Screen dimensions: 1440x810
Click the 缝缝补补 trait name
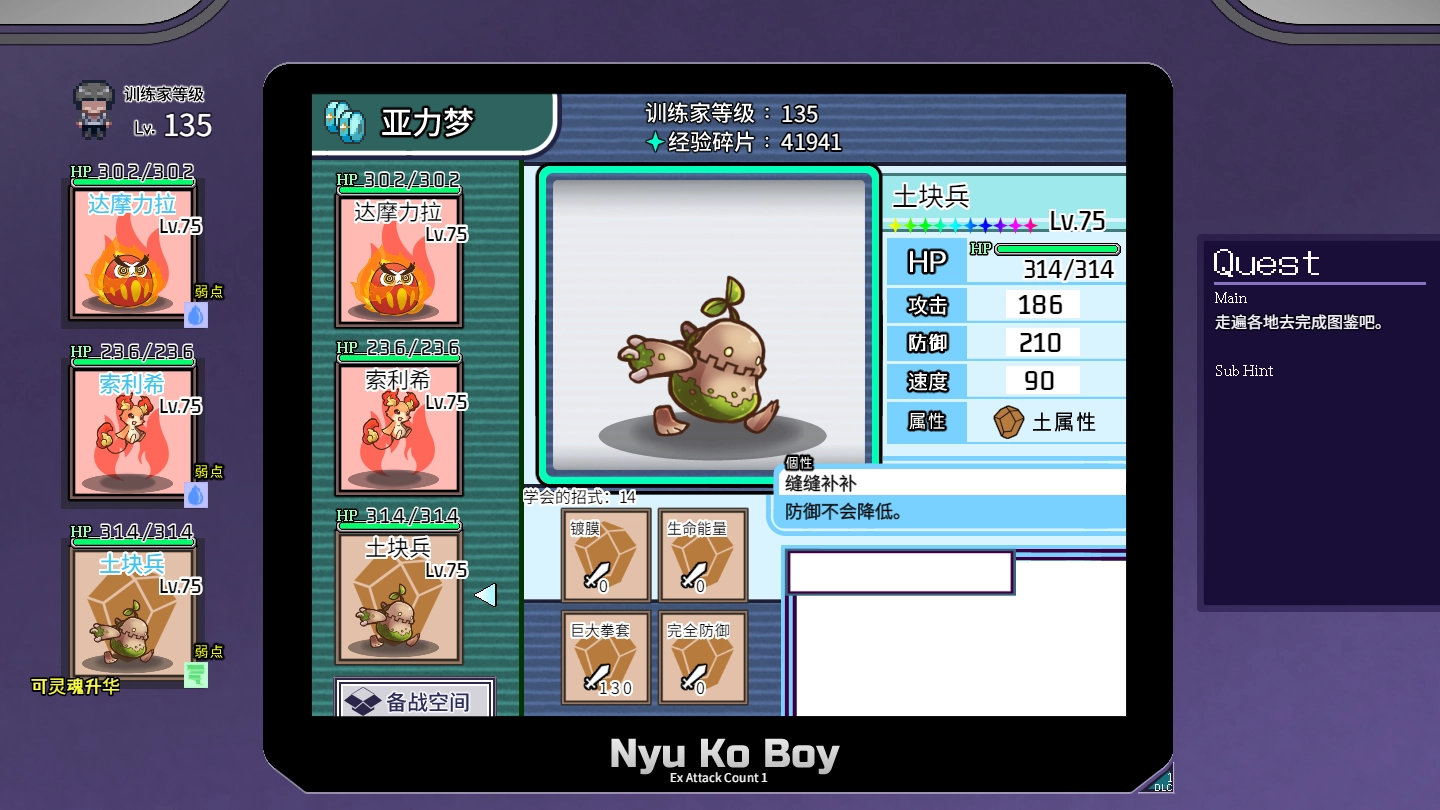pyautogui.click(x=821, y=484)
